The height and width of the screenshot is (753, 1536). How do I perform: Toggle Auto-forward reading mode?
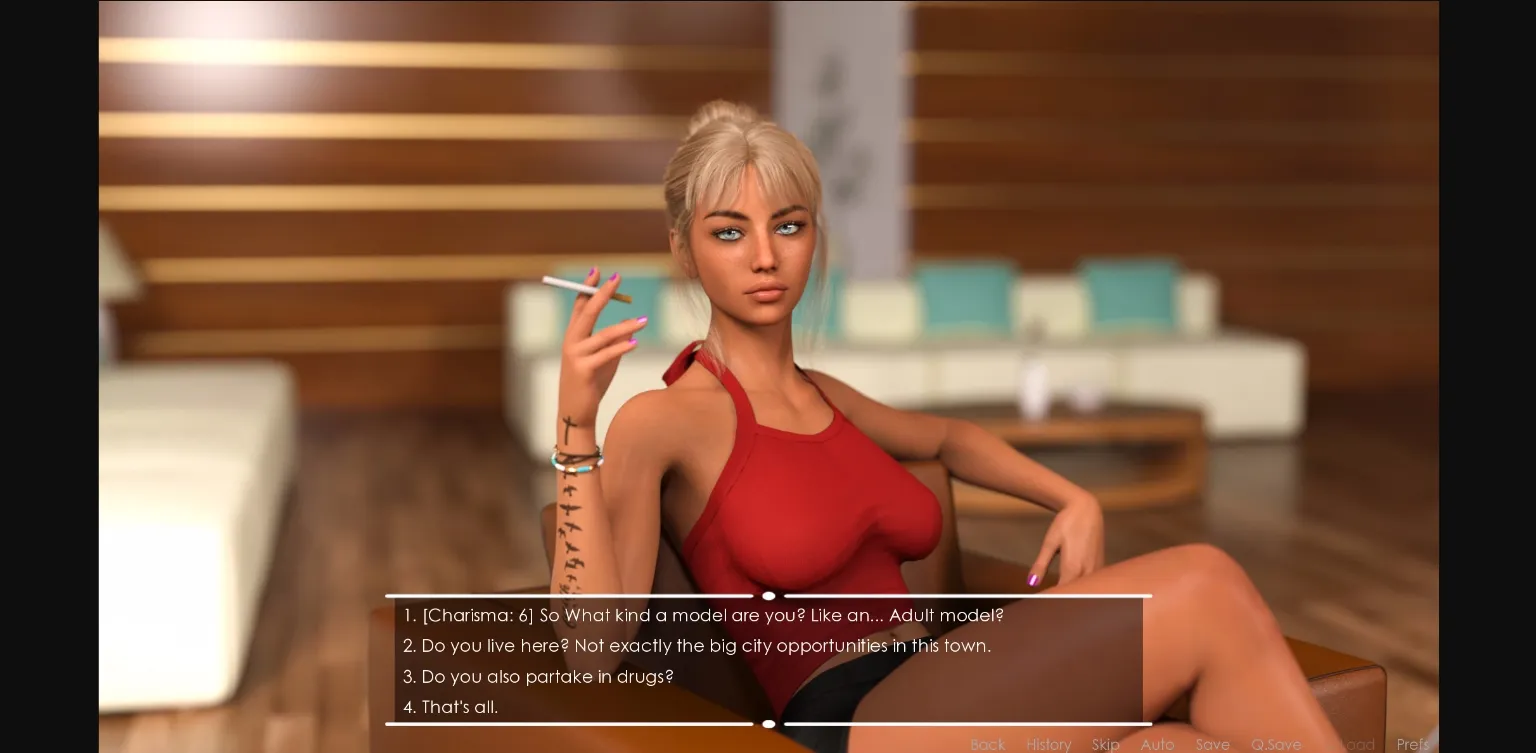pyautogui.click(x=1157, y=745)
